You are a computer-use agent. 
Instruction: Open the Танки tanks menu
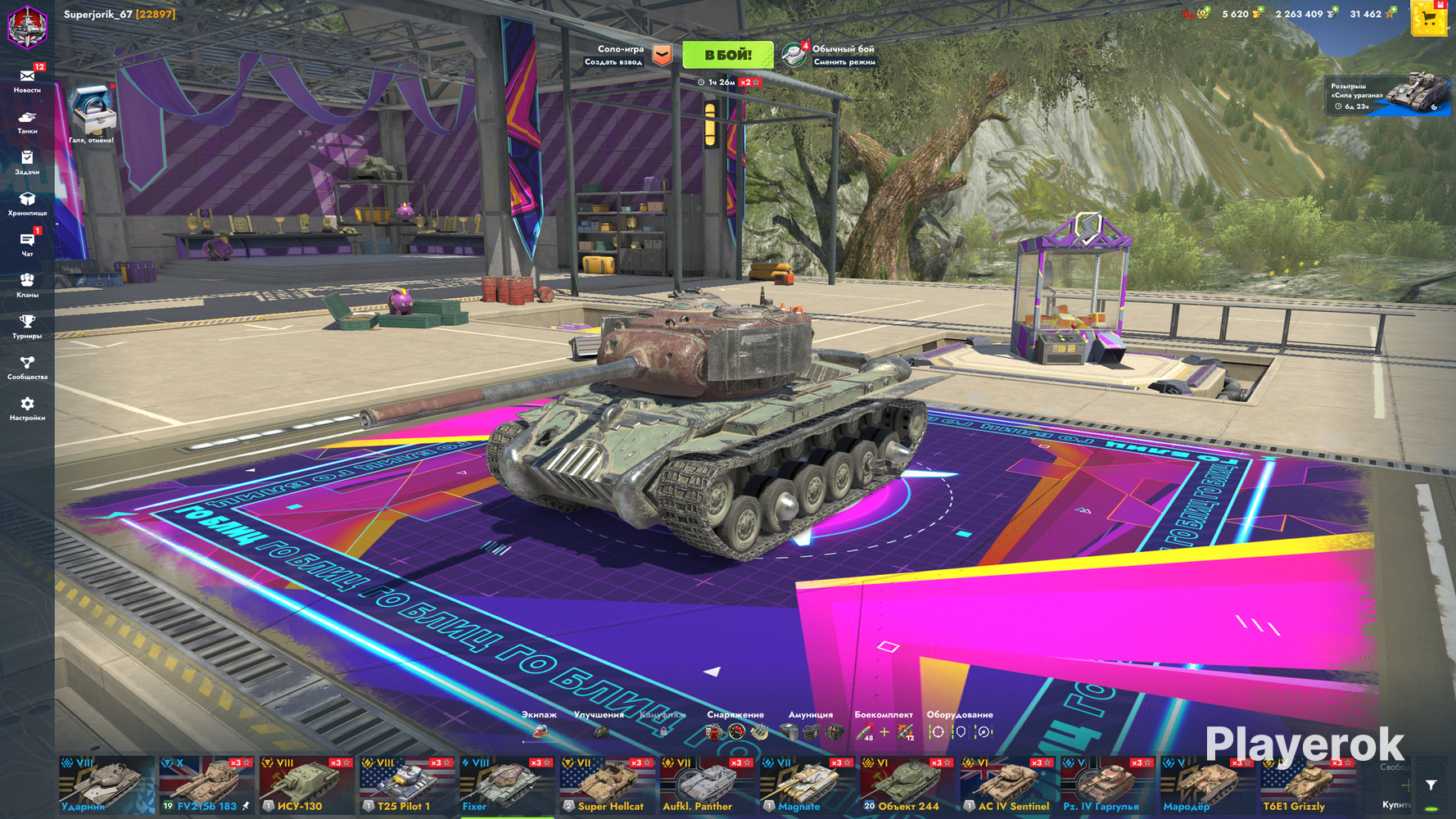pyautogui.click(x=27, y=121)
